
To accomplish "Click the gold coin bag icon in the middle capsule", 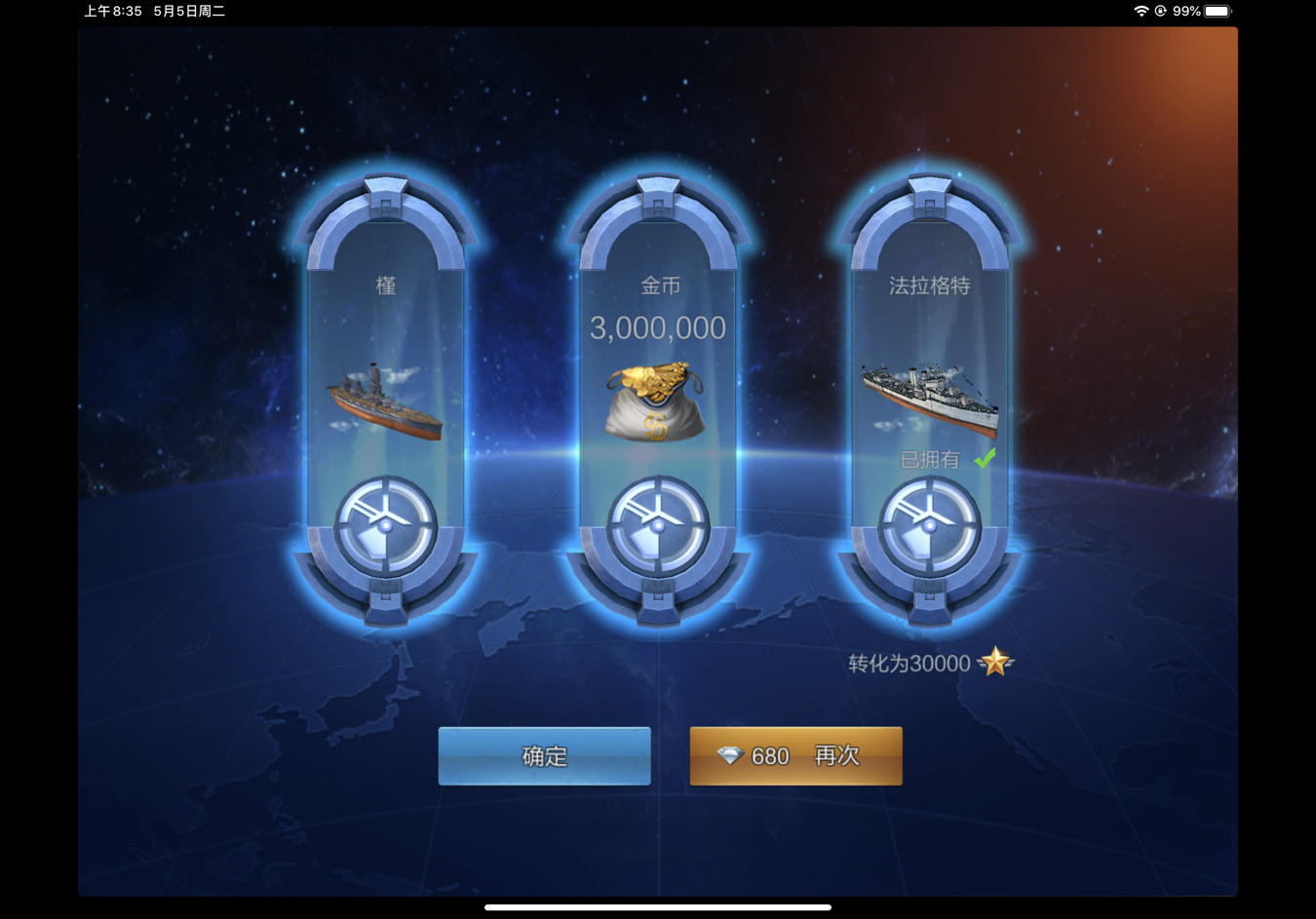I will 655,400.
